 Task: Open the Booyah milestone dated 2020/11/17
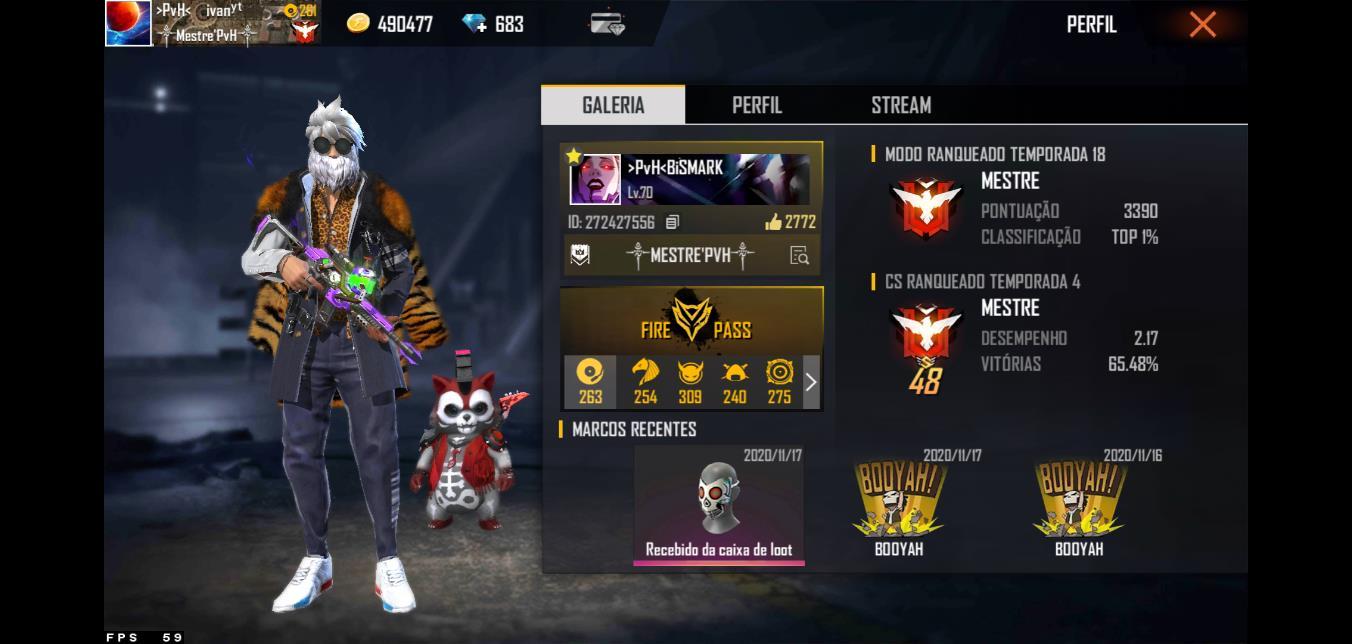point(899,505)
